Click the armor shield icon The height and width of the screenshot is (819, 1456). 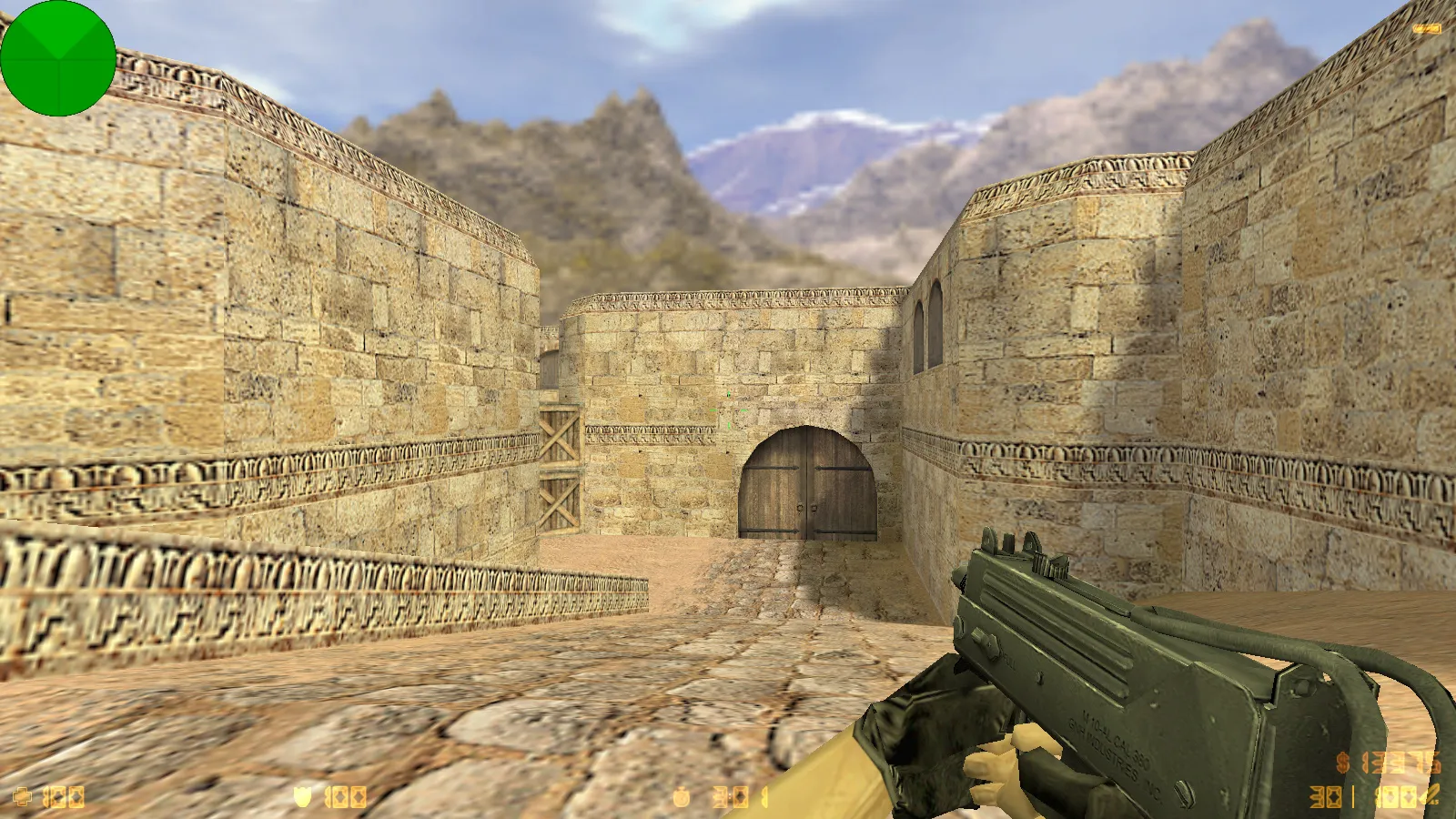[303, 797]
